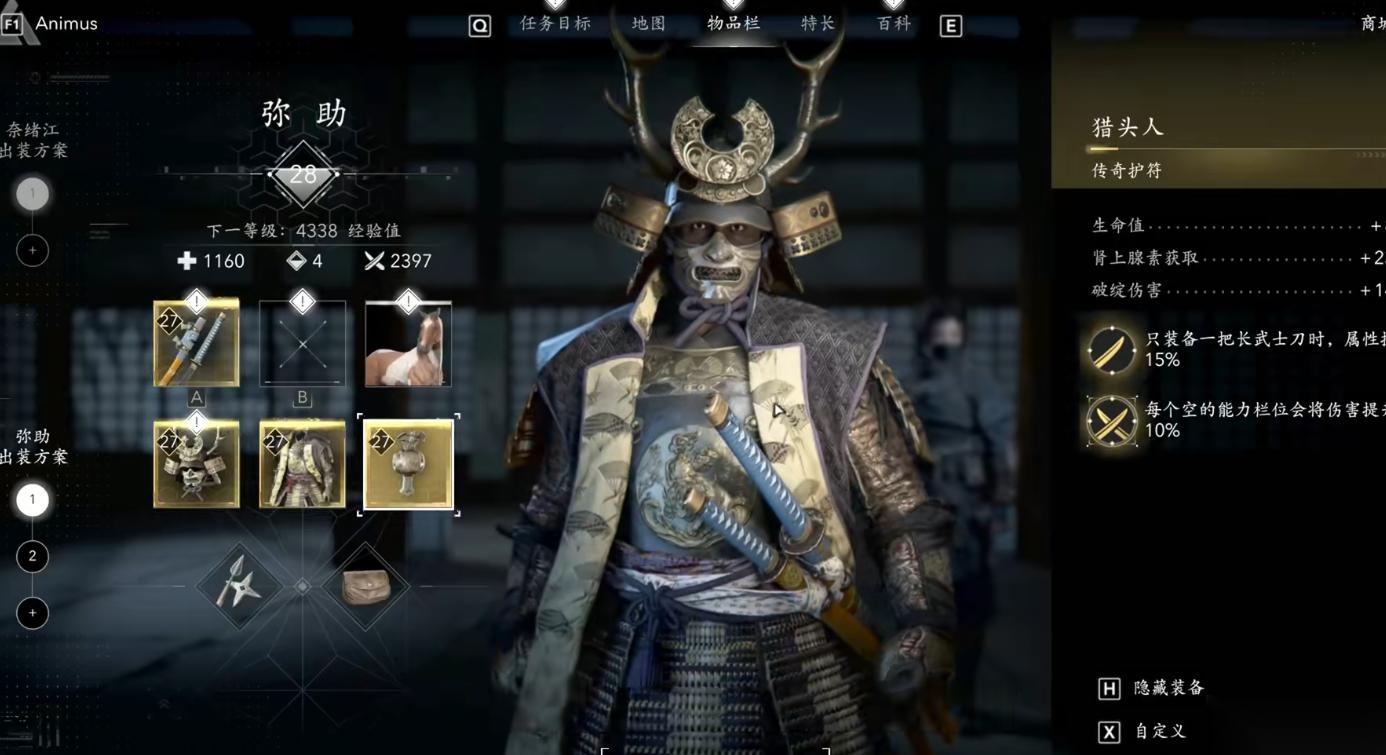Add a new 奈绪江 loadout

32,250
